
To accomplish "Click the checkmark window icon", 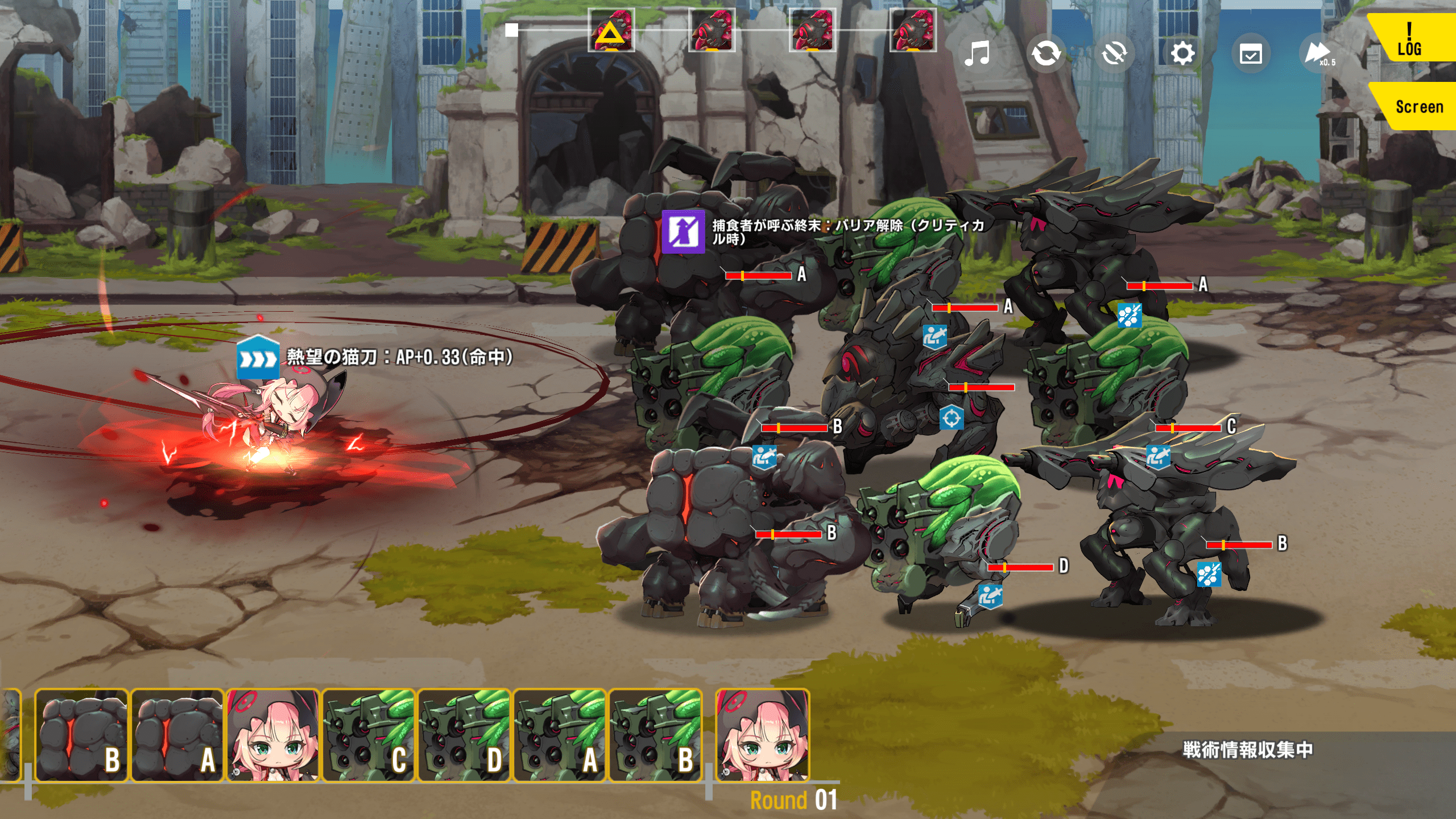I will 1251,55.
